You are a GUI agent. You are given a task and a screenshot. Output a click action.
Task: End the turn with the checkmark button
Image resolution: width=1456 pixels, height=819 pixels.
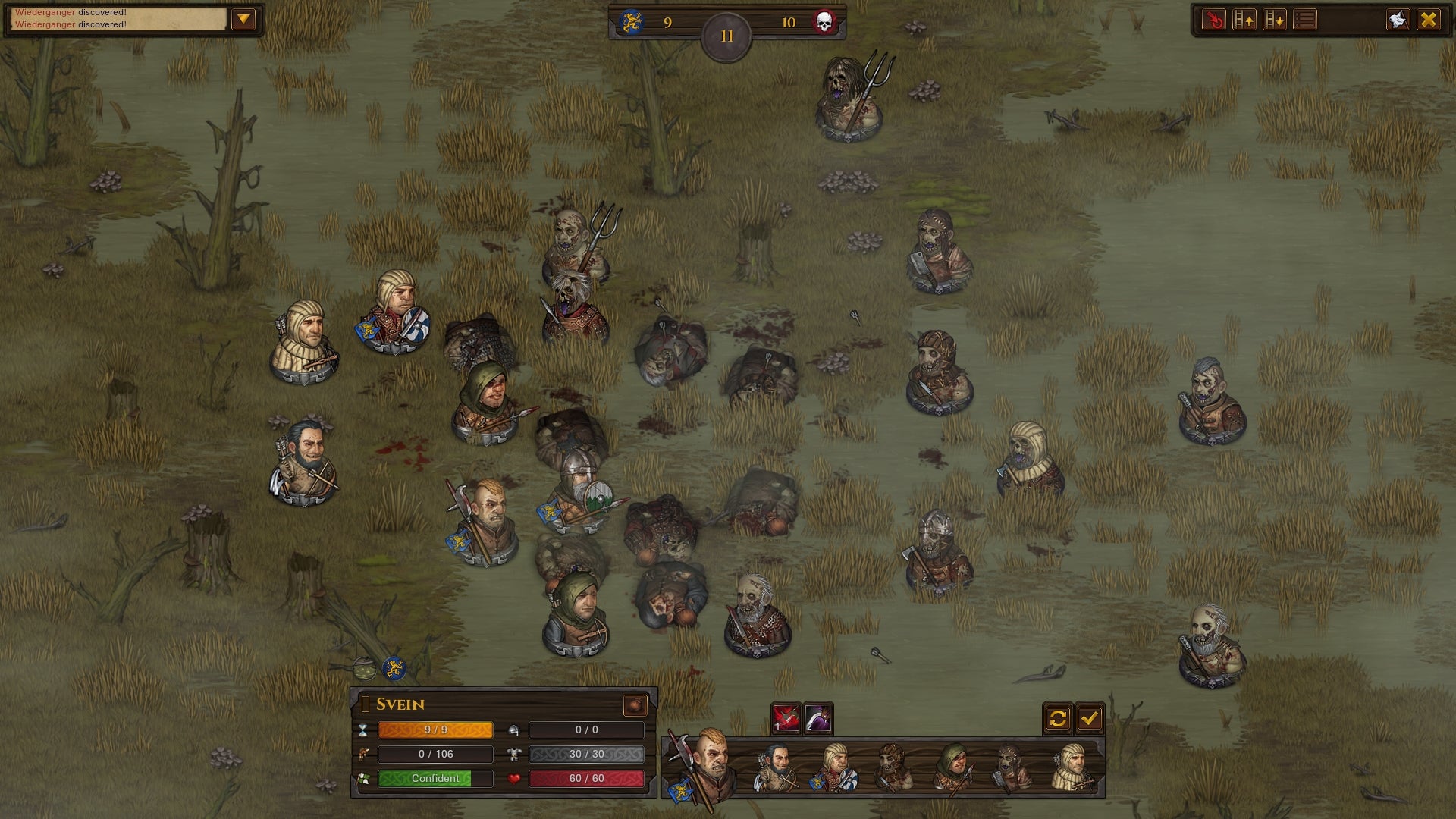[1090, 718]
